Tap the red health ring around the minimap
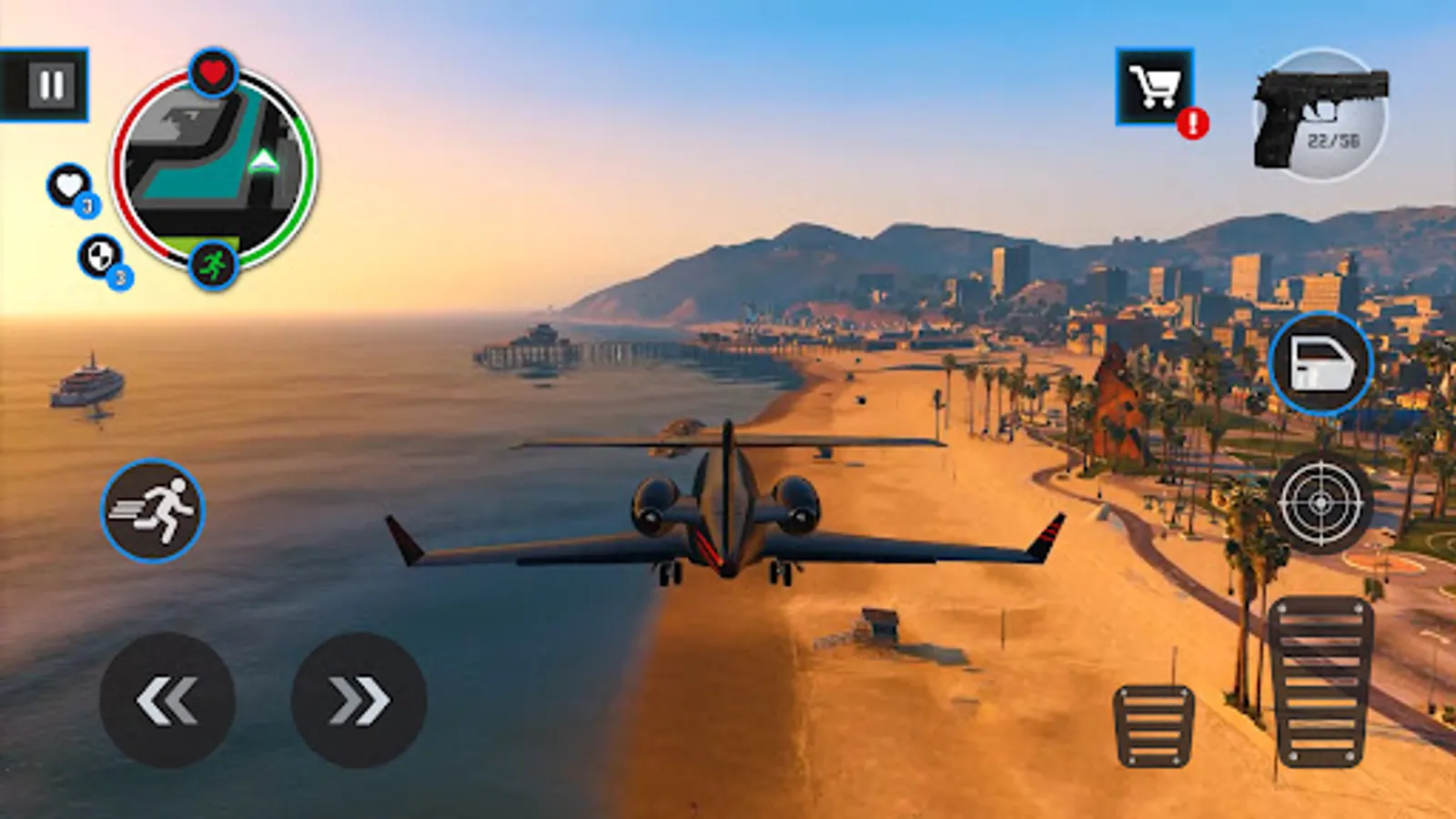 [121, 170]
